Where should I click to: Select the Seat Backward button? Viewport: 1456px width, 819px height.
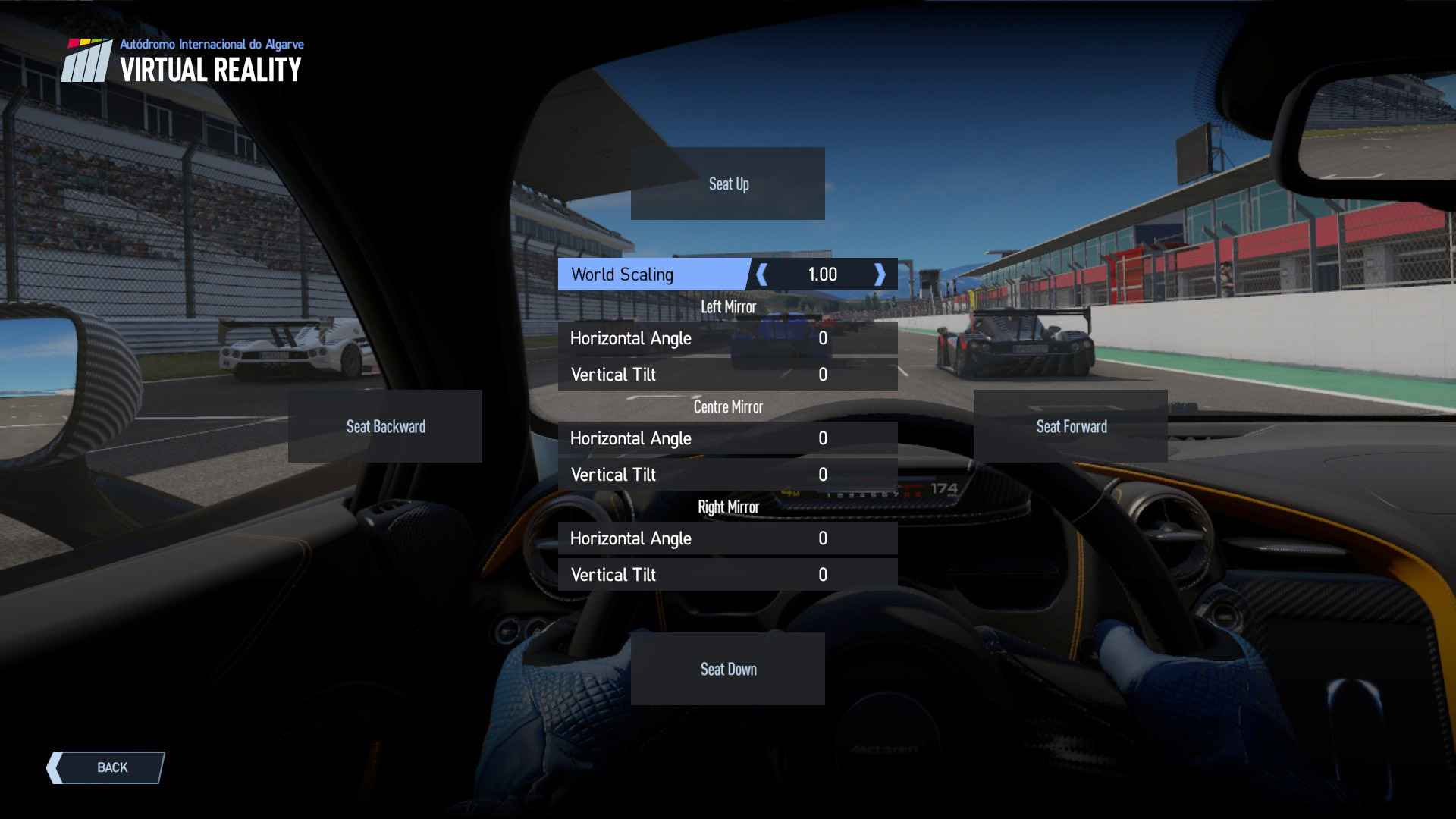tap(385, 426)
